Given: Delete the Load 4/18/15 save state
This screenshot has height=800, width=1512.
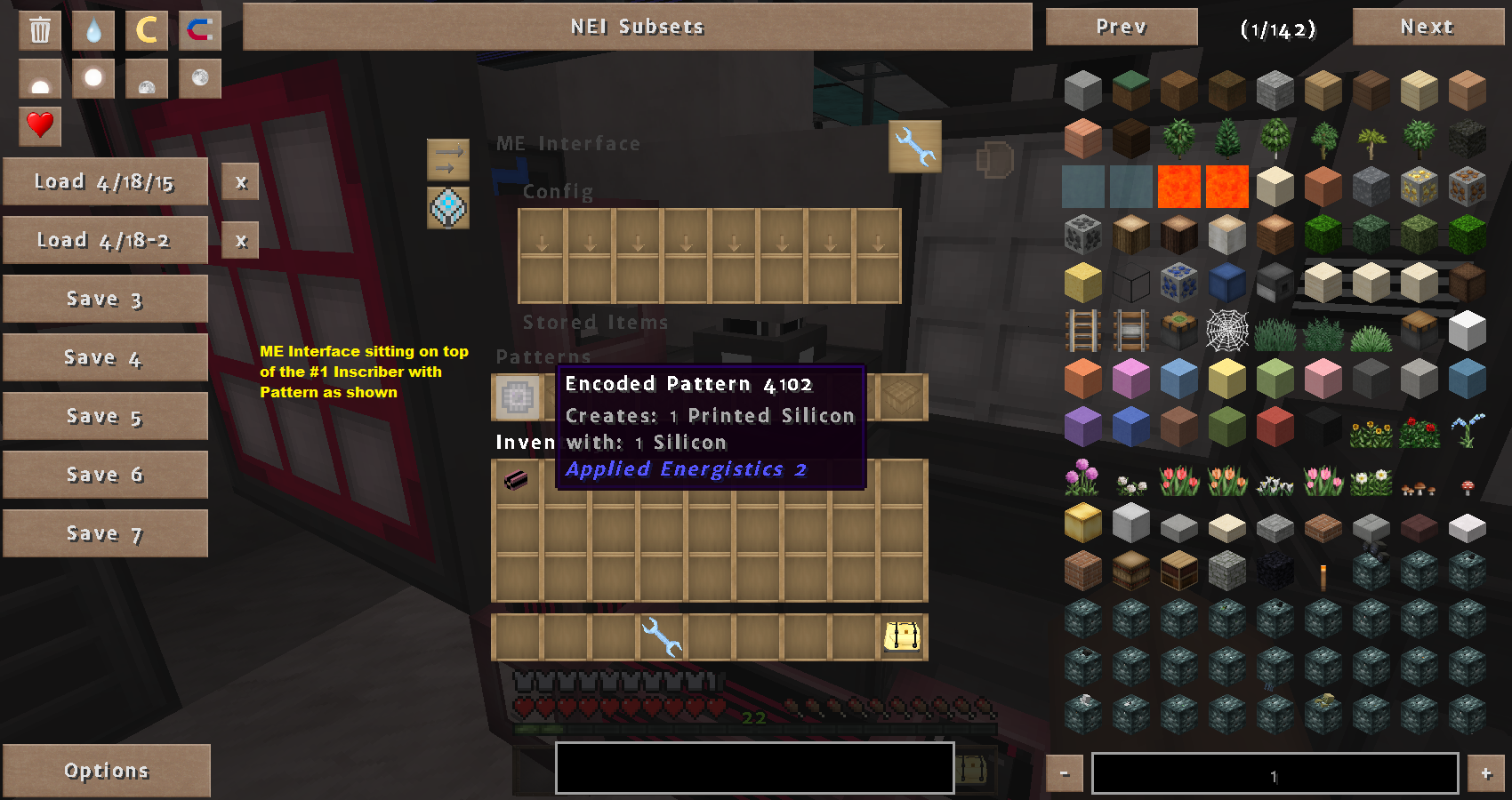Looking at the screenshot, I should click(240, 182).
